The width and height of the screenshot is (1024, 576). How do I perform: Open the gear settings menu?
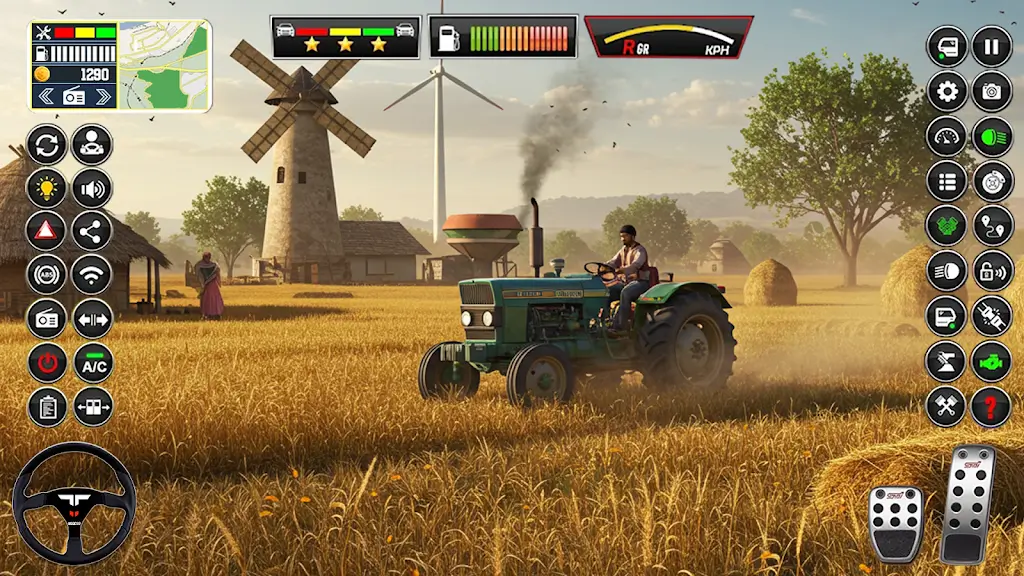(946, 91)
